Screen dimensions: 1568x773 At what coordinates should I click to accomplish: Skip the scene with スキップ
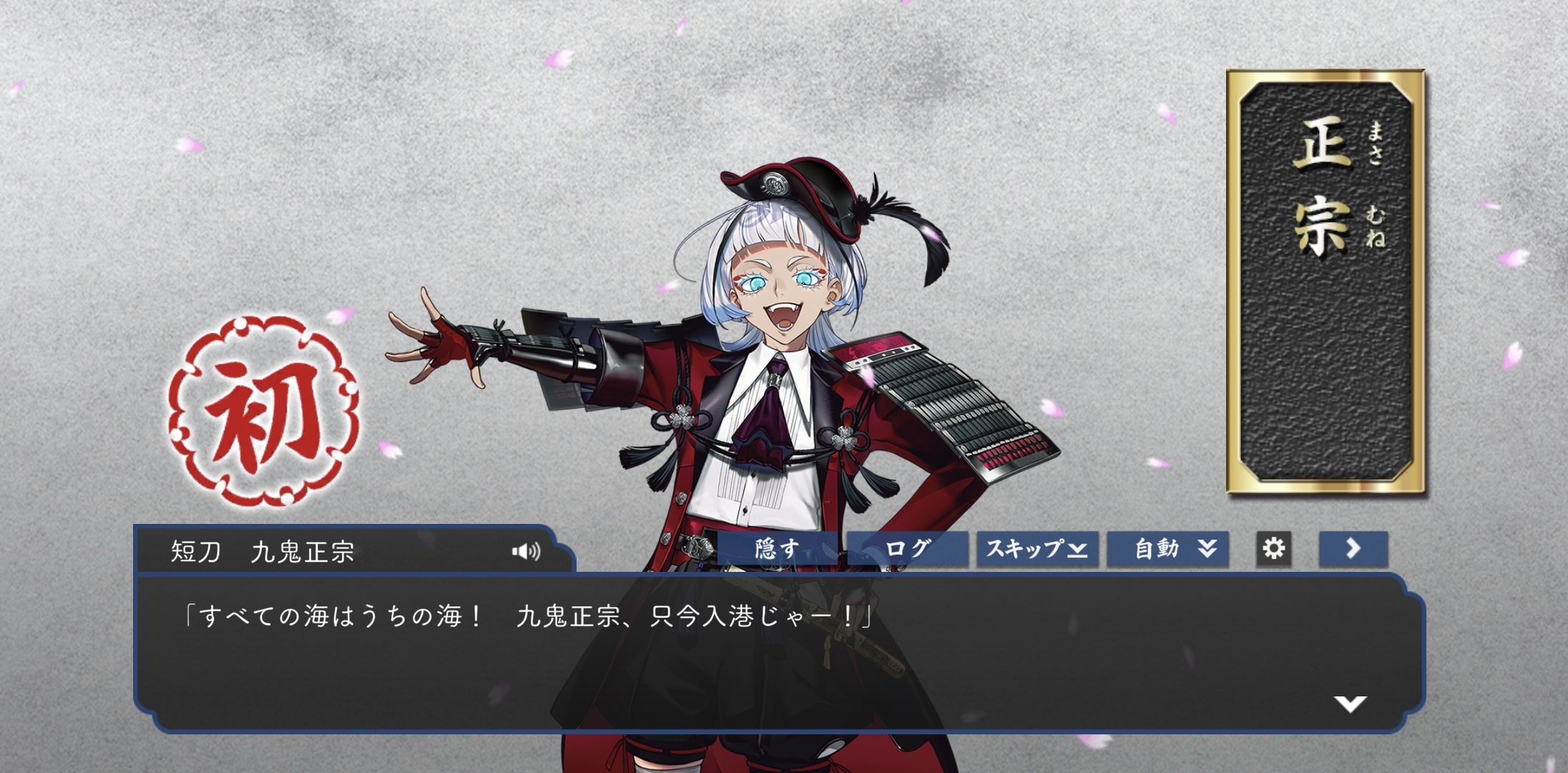(1037, 549)
